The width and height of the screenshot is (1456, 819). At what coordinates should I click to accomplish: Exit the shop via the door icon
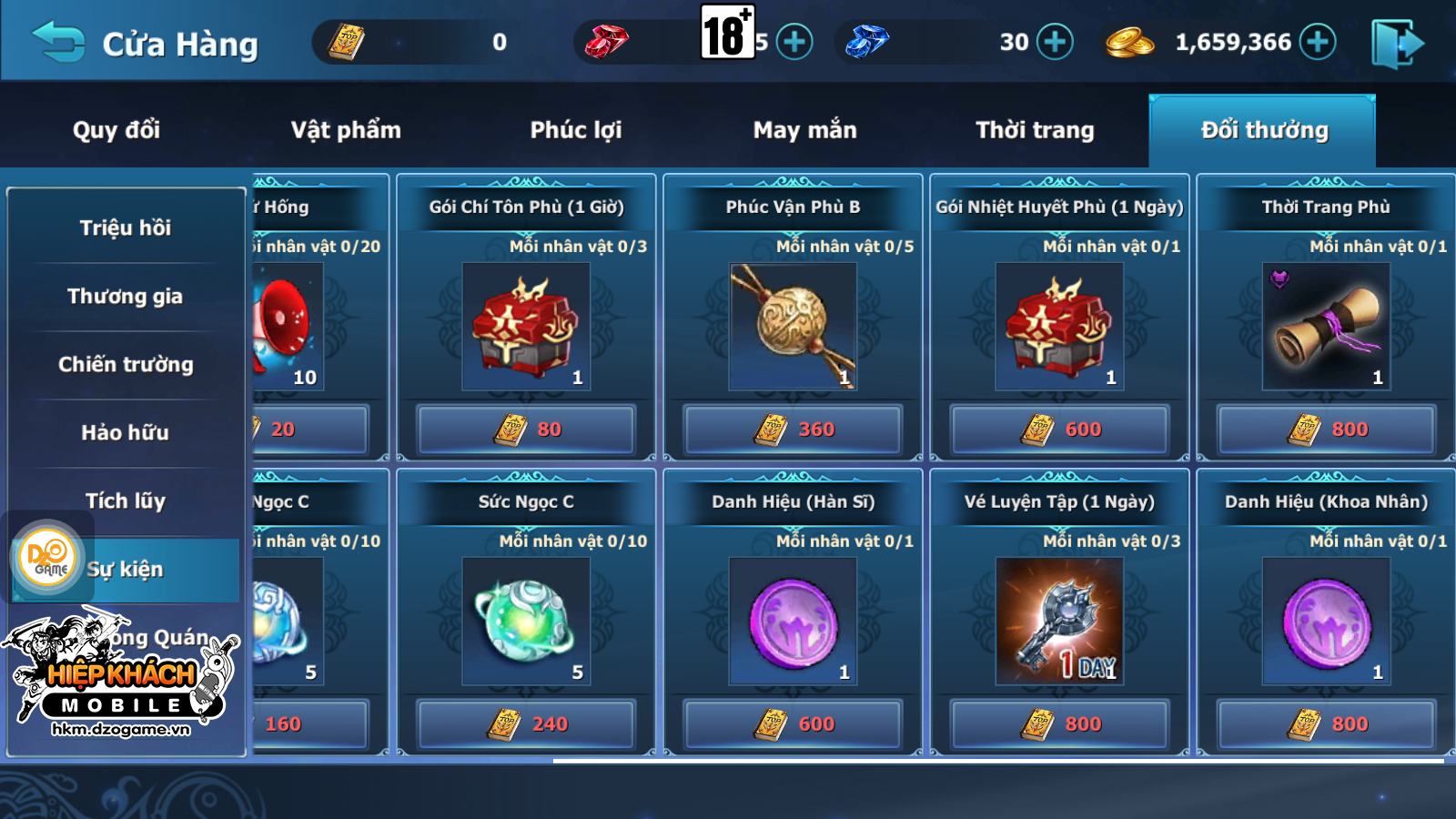tap(1397, 44)
